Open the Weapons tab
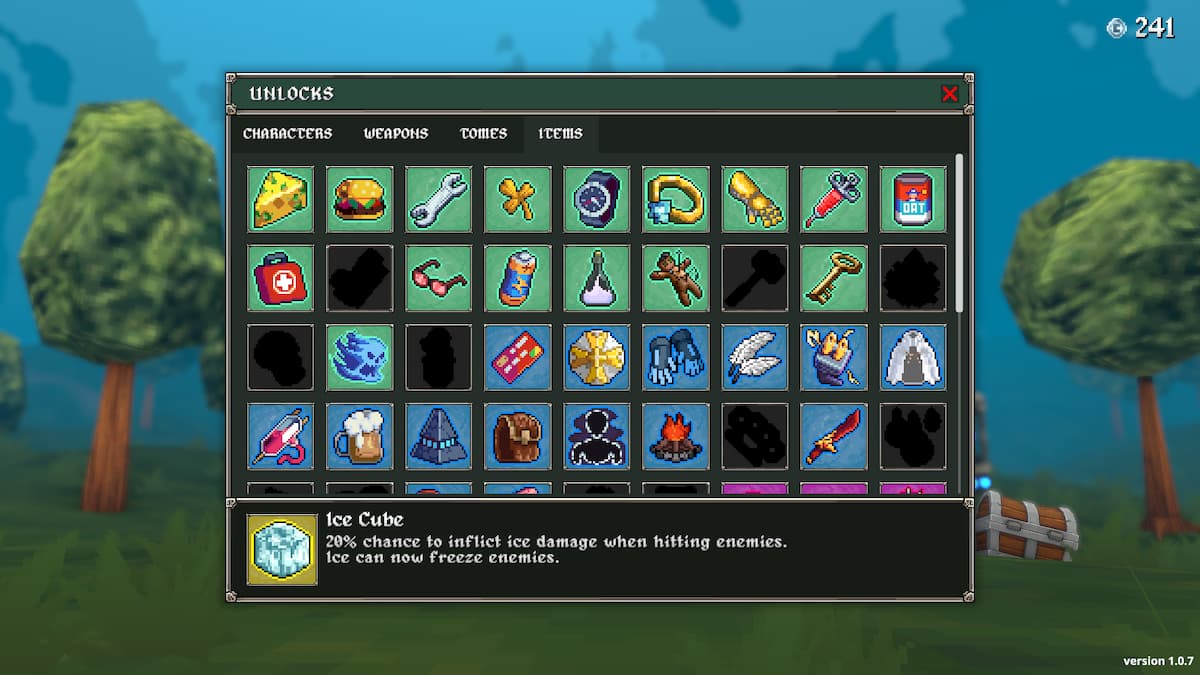The width and height of the screenshot is (1200, 675). [396, 134]
